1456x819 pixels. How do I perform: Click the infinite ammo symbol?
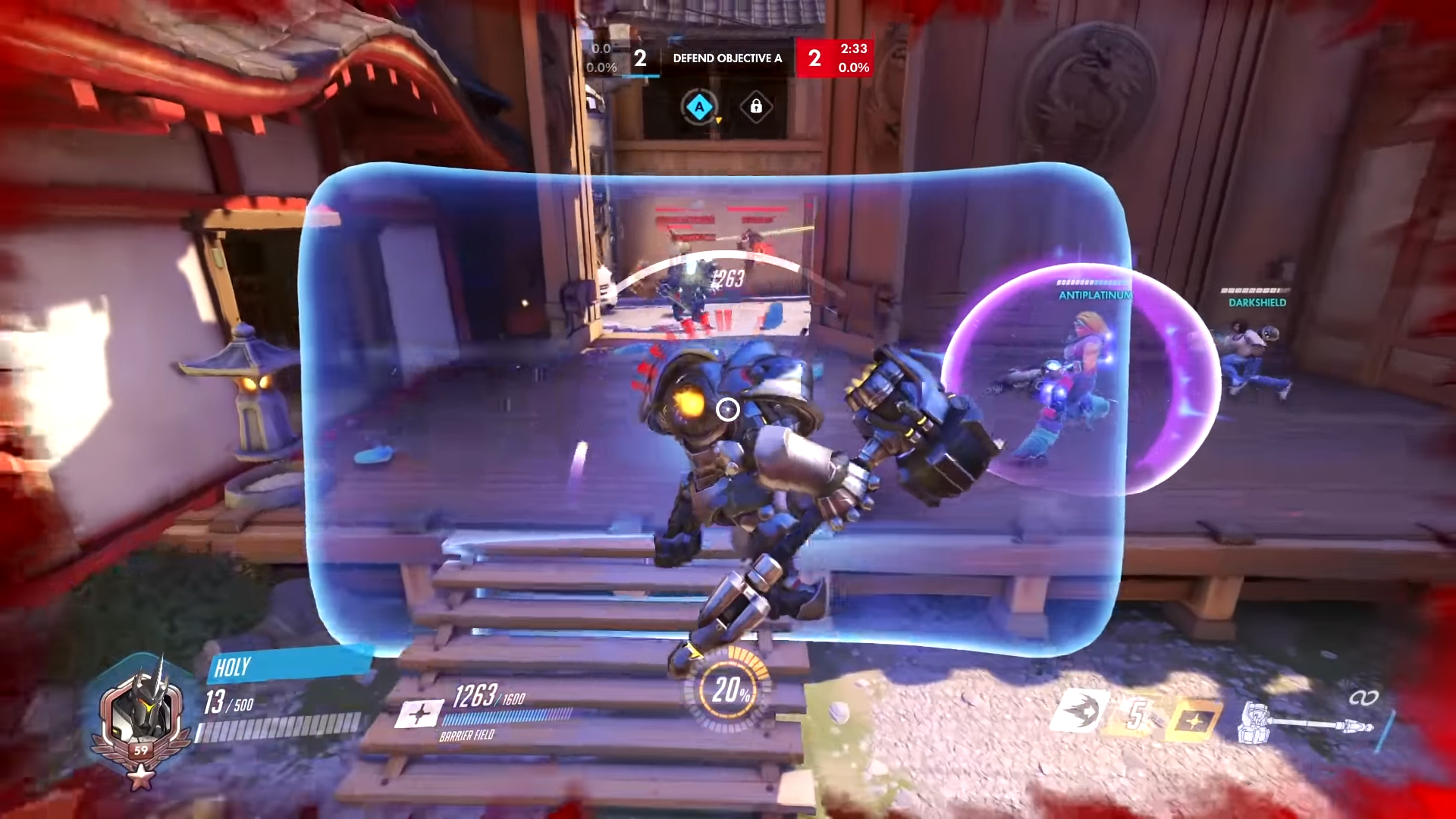(1364, 696)
